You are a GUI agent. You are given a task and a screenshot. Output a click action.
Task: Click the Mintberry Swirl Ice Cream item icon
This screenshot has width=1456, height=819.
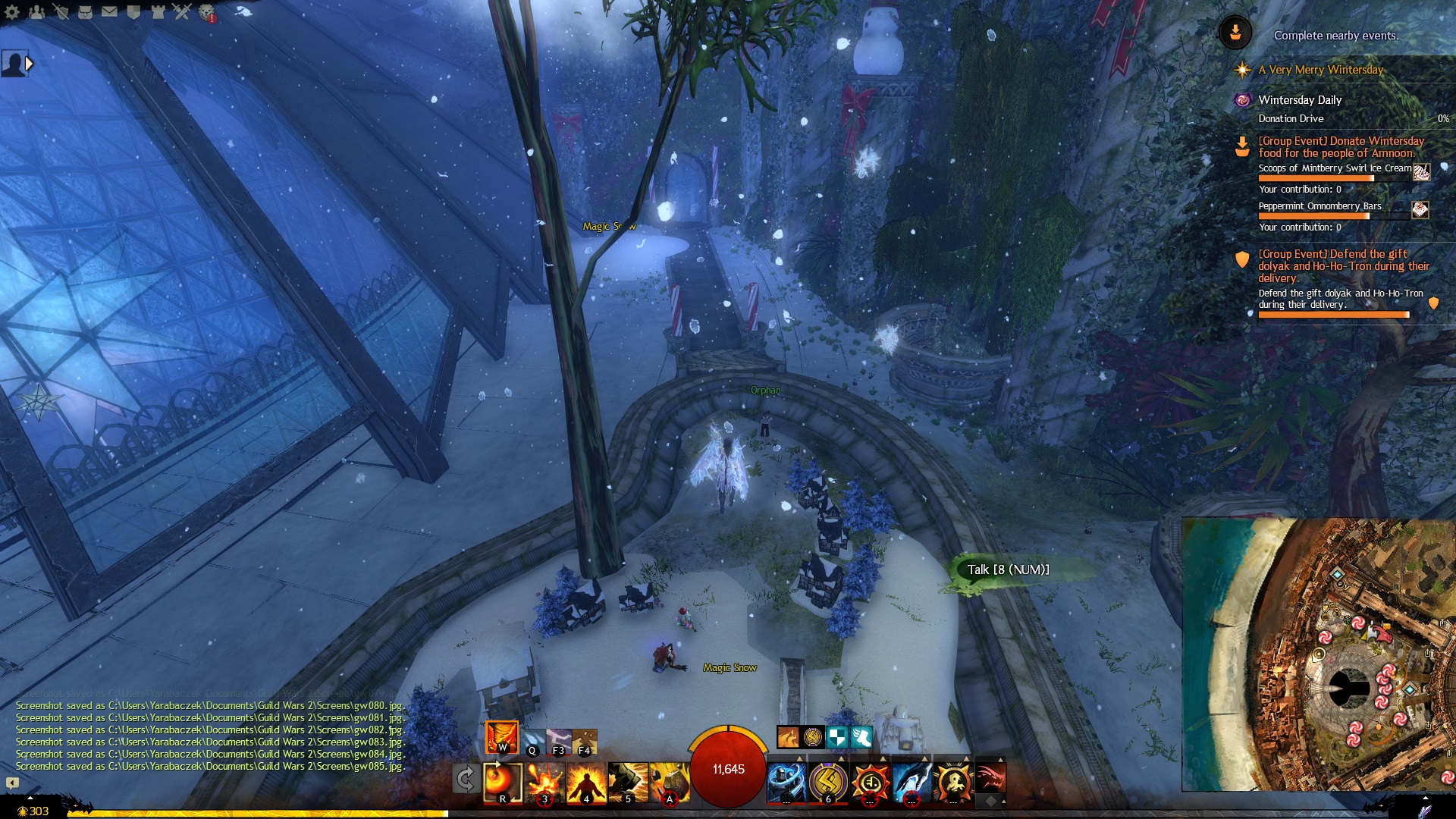click(x=1421, y=172)
